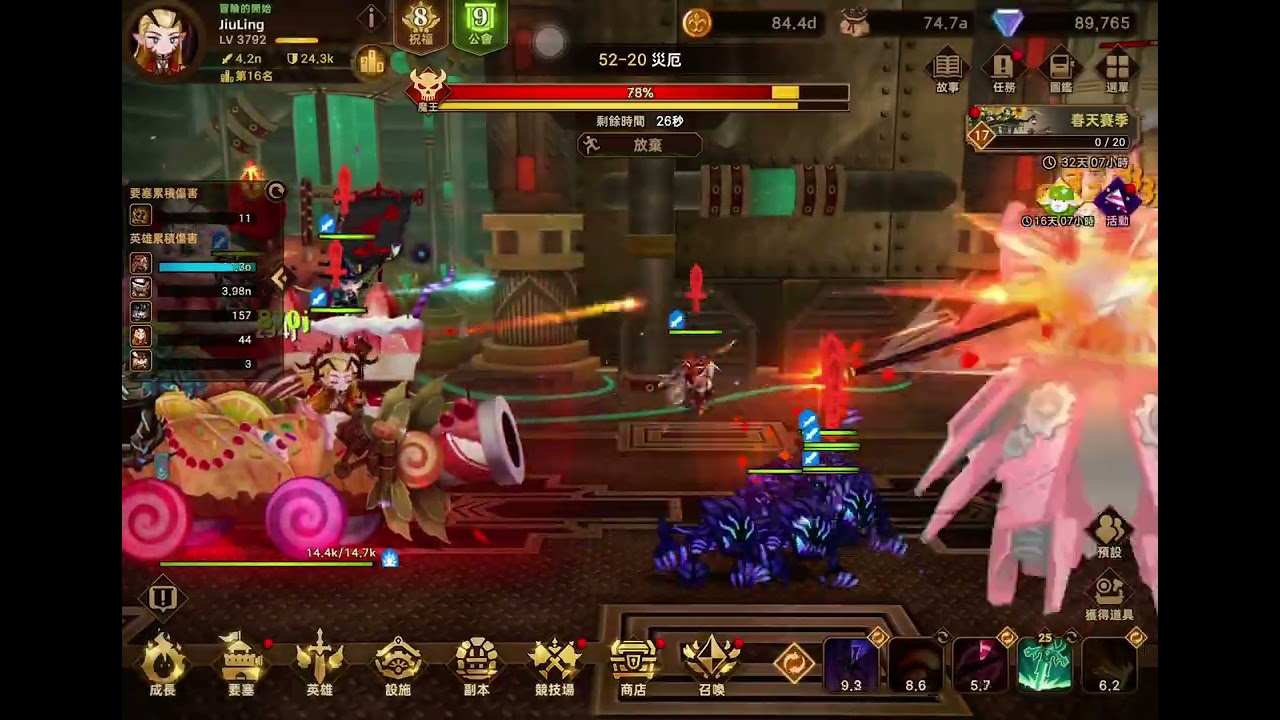Open the Dungeon (副本) menu

coord(476,664)
